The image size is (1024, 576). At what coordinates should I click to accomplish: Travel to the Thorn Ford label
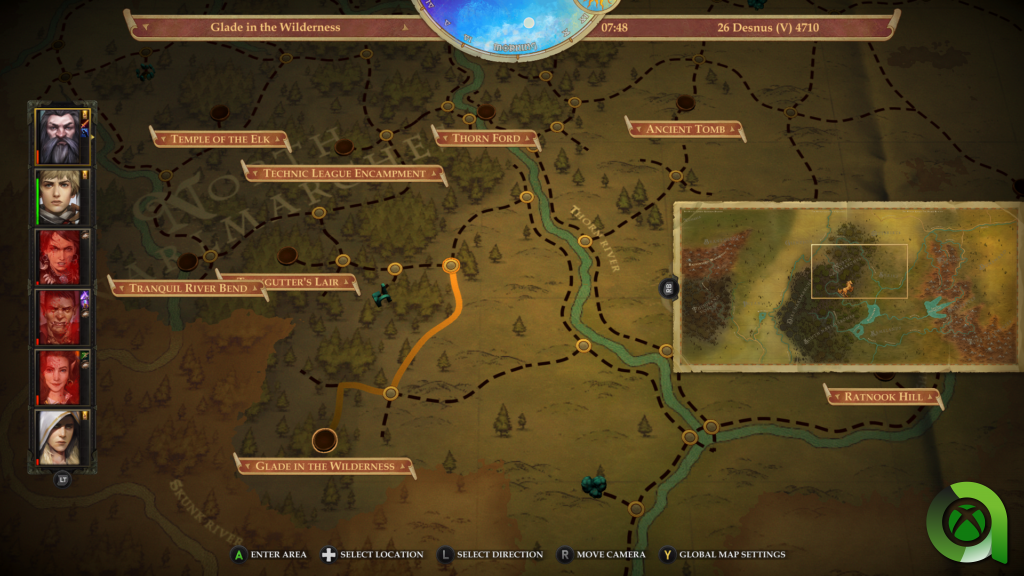point(485,137)
